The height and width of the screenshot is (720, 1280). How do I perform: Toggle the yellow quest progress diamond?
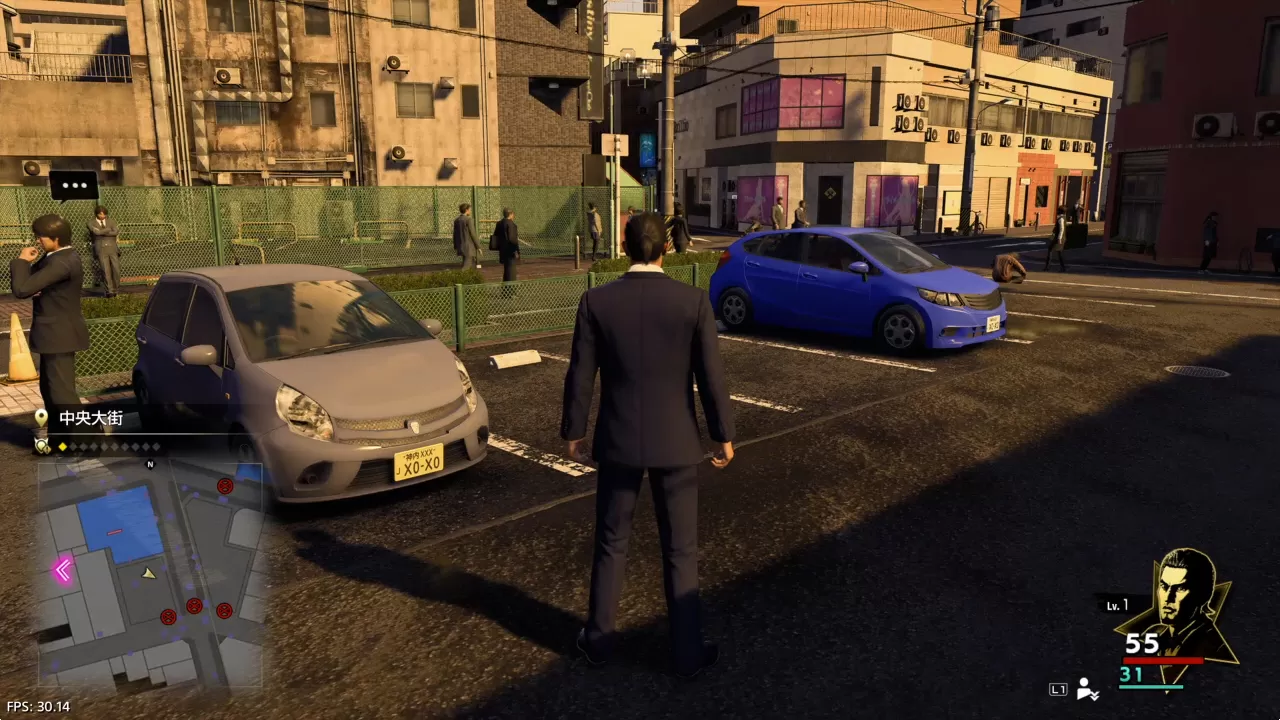pyautogui.click(x=61, y=447)
